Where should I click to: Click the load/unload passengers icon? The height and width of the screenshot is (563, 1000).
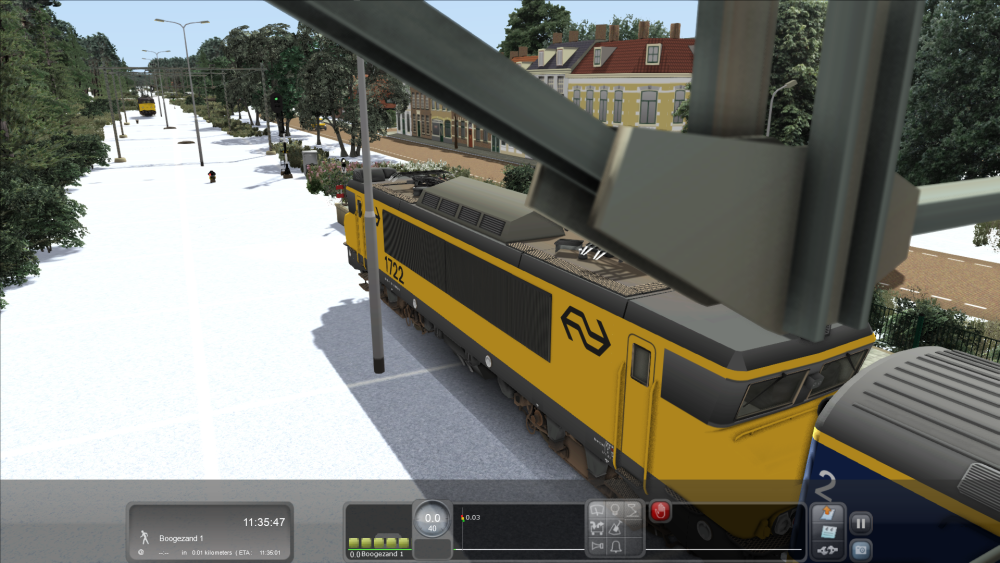click(598, 528)
